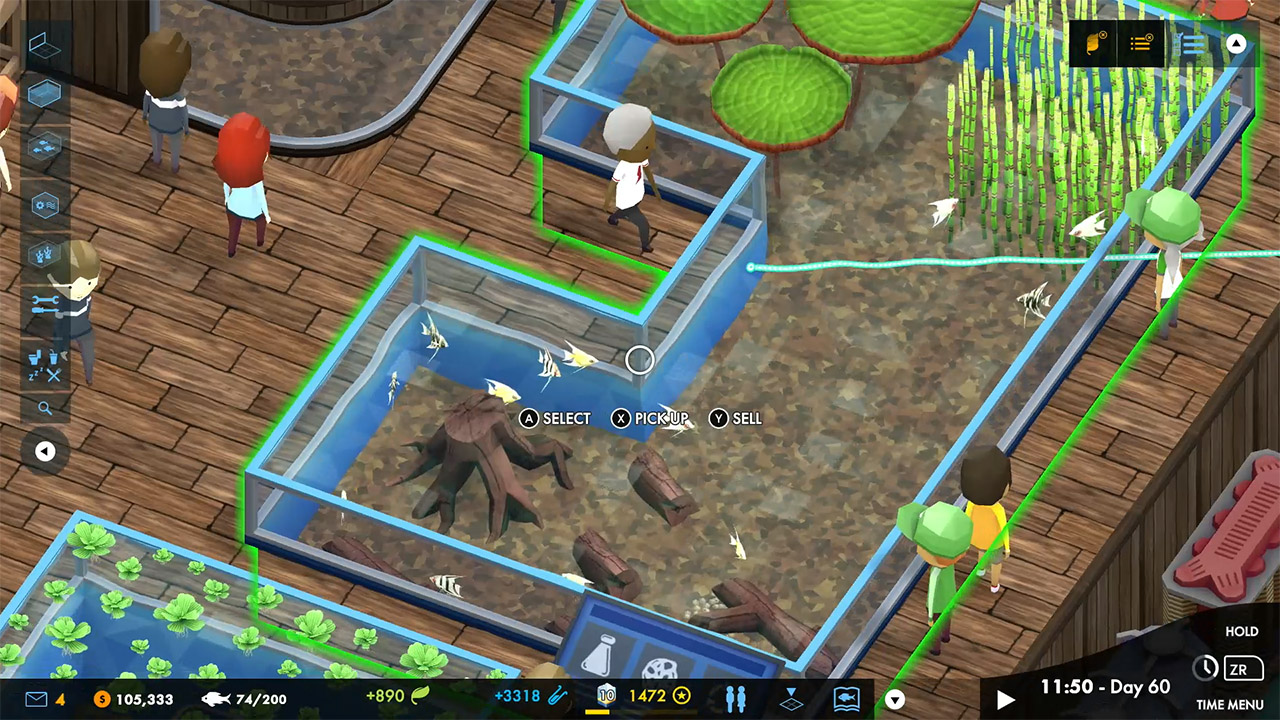The height and width of the screenshot is (720, 1280).
Task: Select the tank building tool
Action: click(x=42, y=92)
